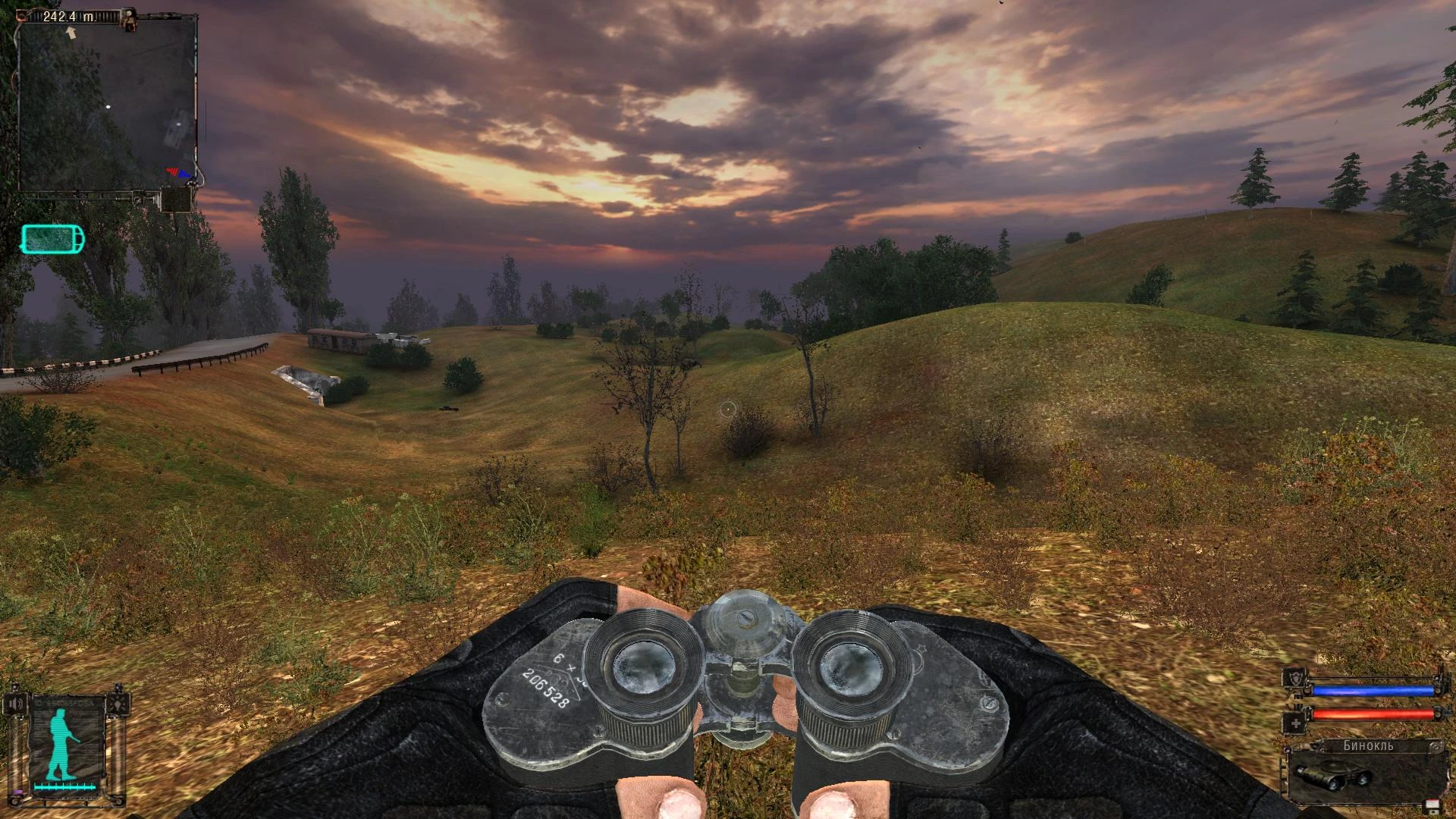Viewport: 1456px width, 819px height.
Task: Click the medkit plus icon next to the health bar
Action: click(x=1297, y=723)
